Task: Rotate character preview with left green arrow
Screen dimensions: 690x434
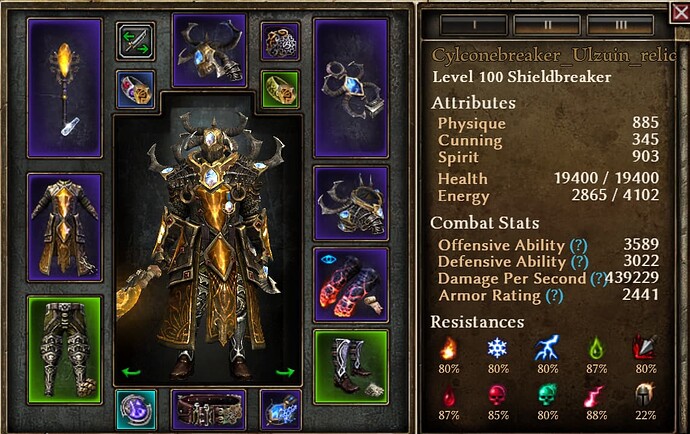Action: tap(128, 373)
